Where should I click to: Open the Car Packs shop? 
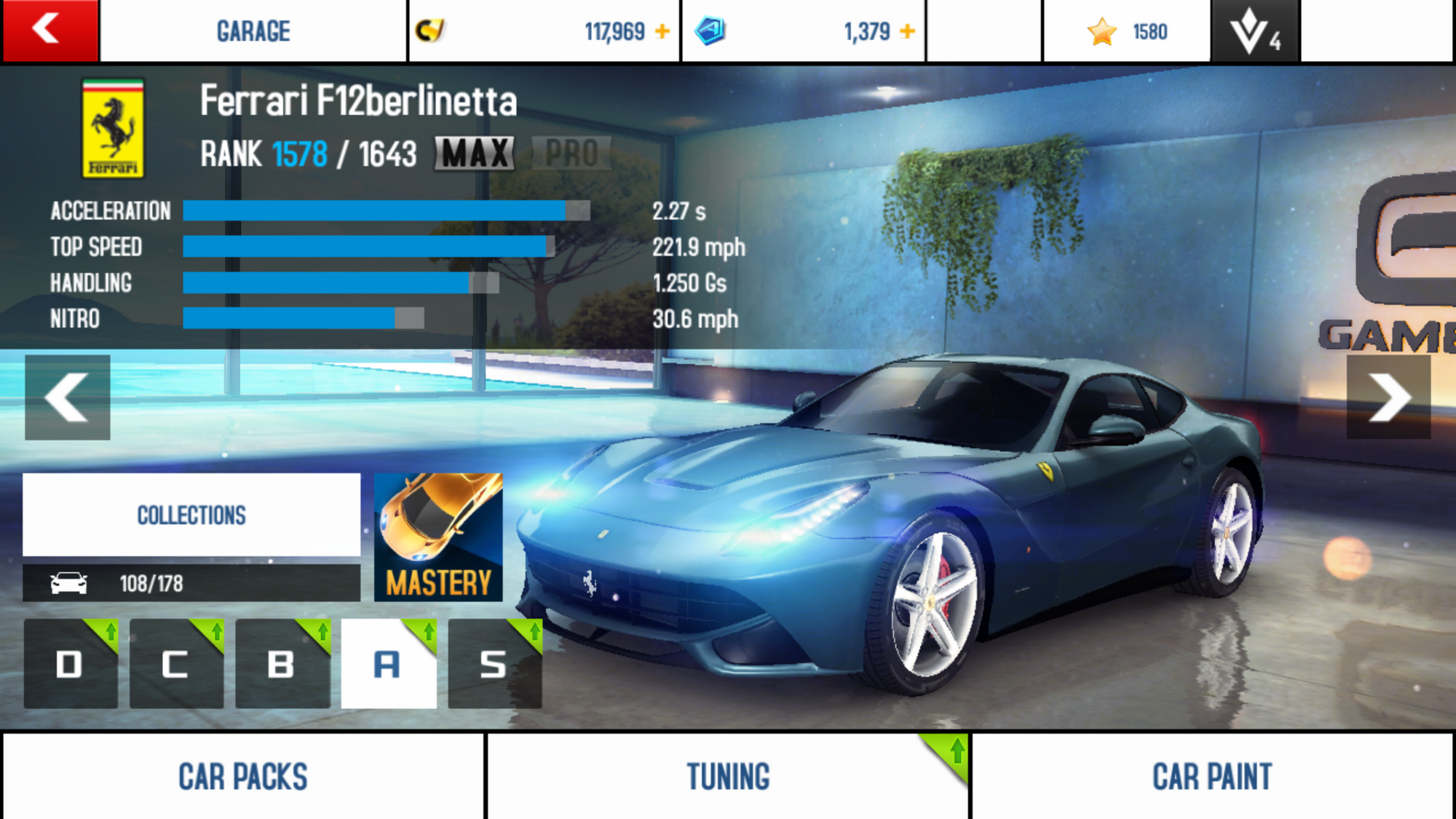(243, 776)
